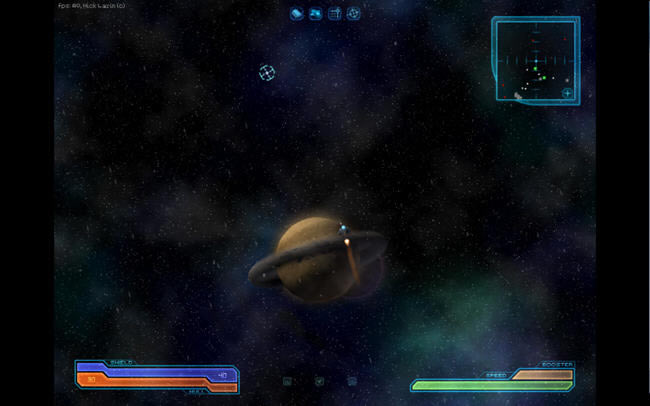Click the crosshair button on the radar corner

[567, 93]
